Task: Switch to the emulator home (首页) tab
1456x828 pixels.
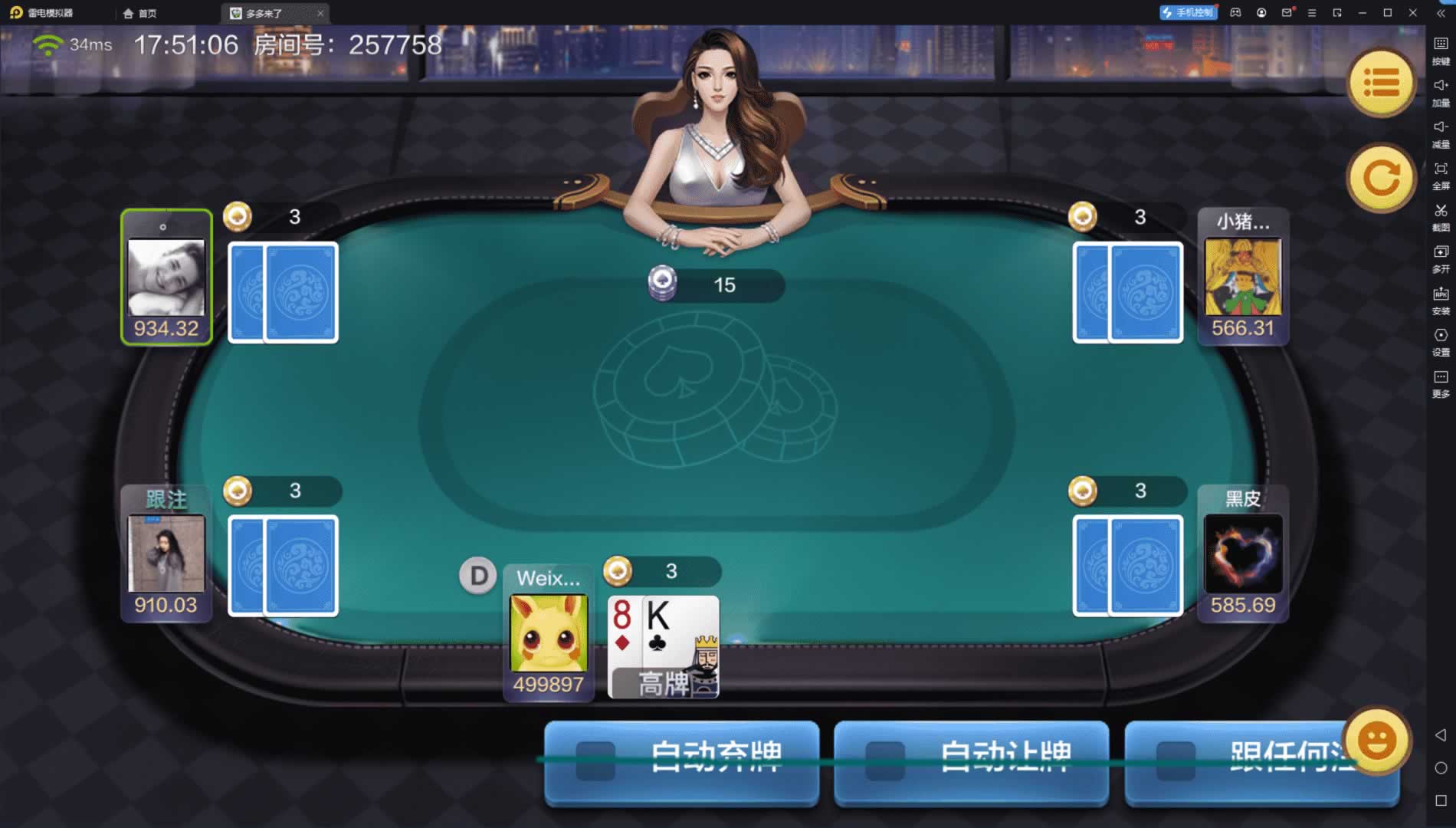Action: click(x=140, y=13)
